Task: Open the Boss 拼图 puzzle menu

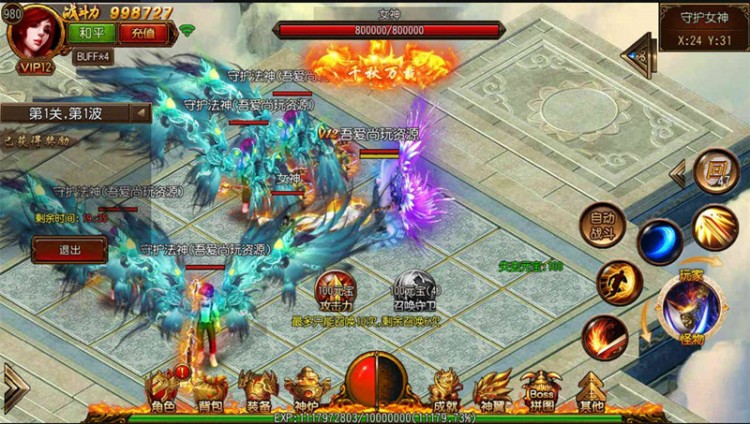Action: point(540,392)
